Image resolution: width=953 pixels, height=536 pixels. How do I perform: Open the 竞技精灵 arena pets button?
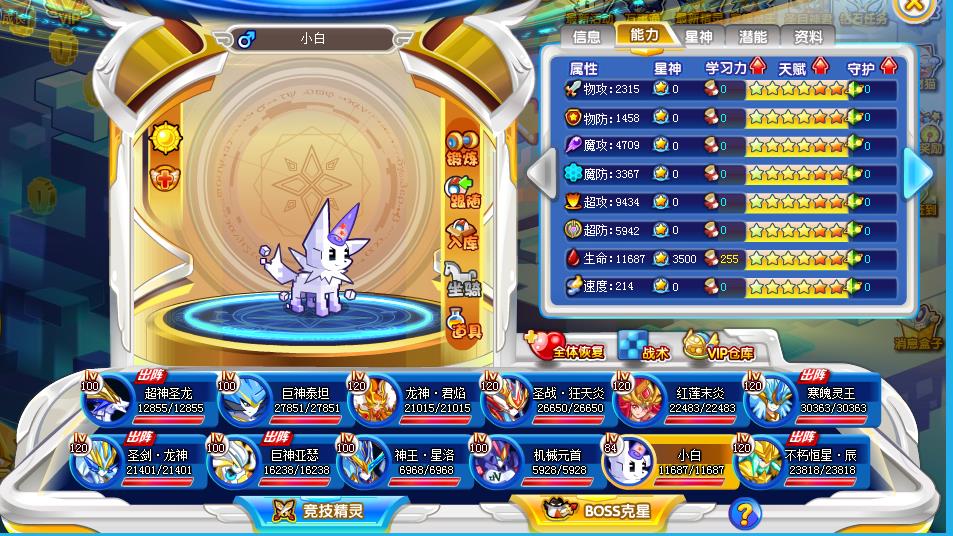point(321,511)
